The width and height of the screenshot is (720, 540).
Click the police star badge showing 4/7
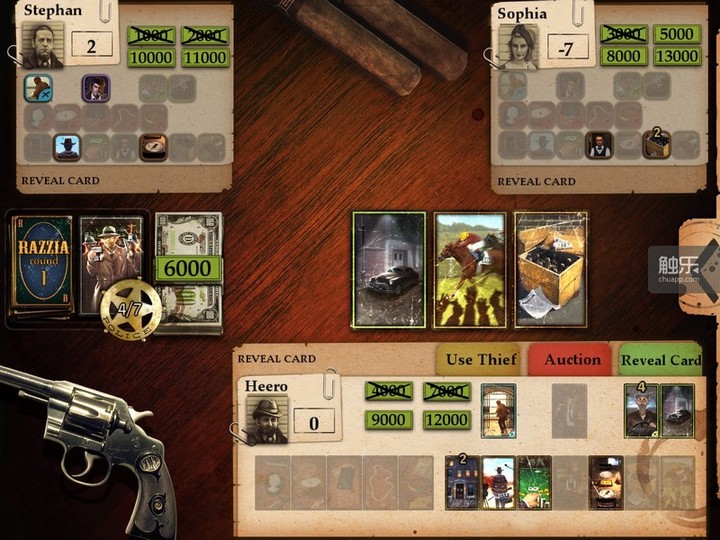[130, 309]
